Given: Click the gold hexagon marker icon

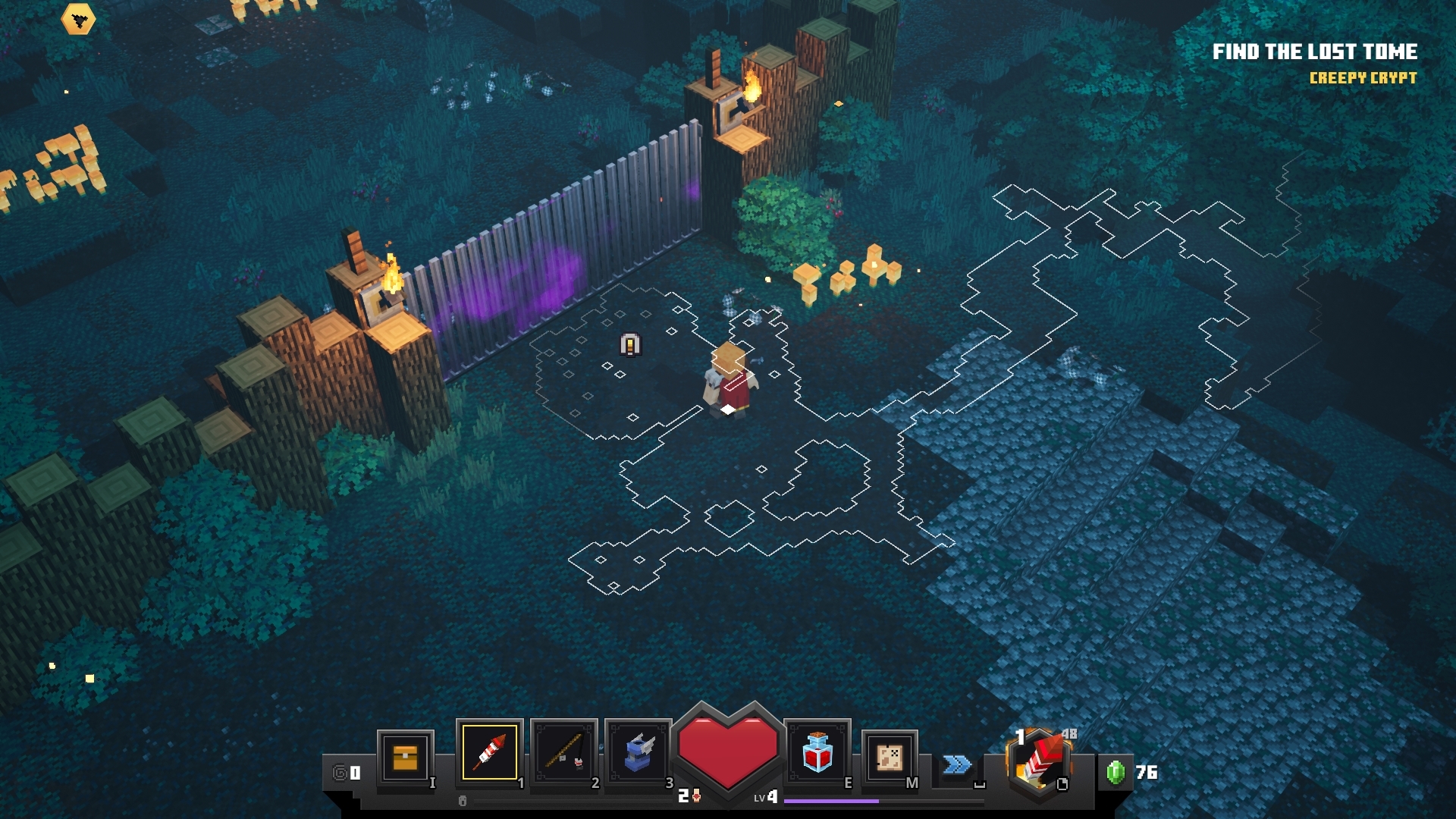Looking at the screenshot, I should click(78, 20).
